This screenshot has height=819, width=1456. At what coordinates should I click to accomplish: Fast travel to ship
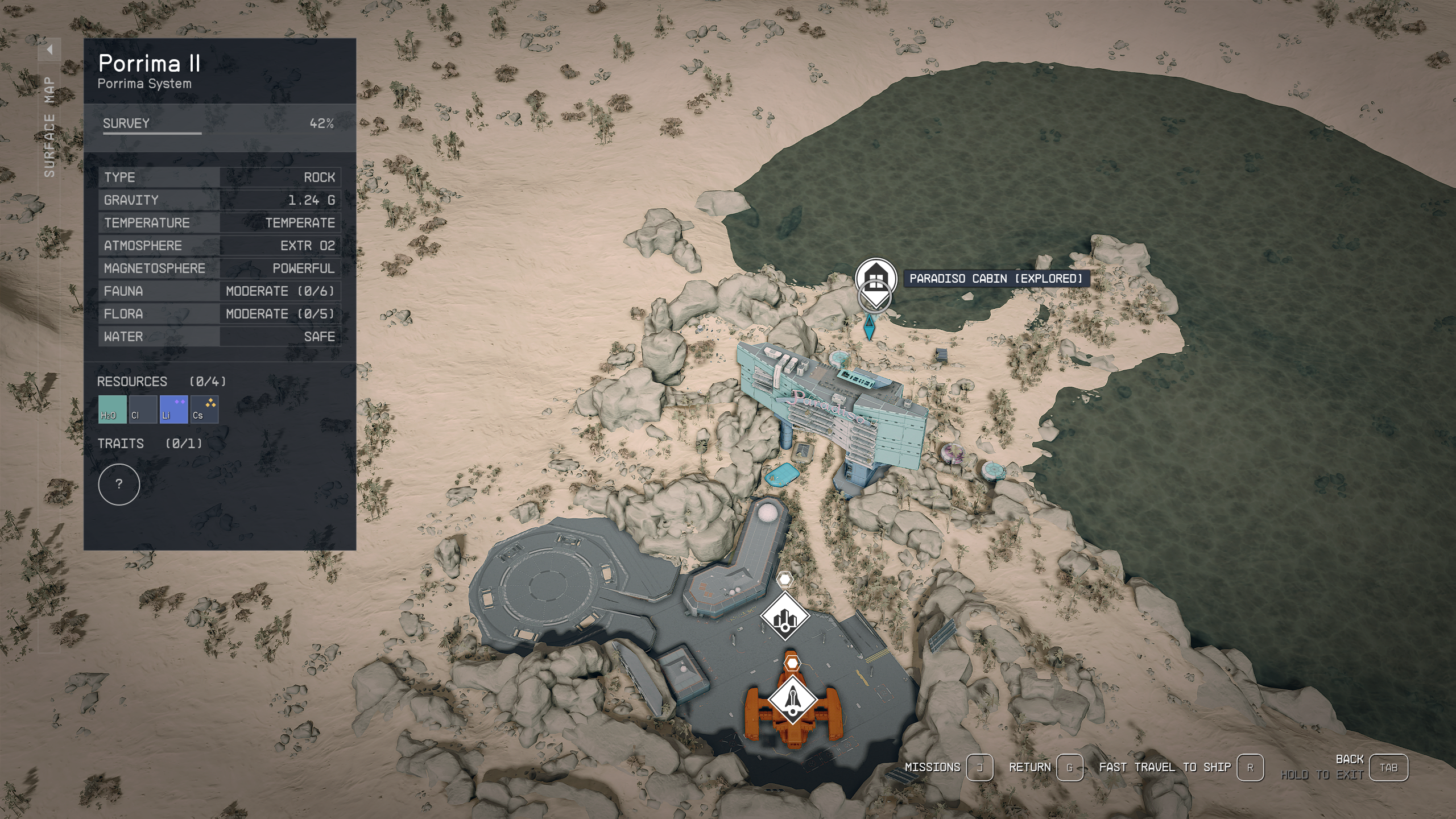click(1250, 768)
